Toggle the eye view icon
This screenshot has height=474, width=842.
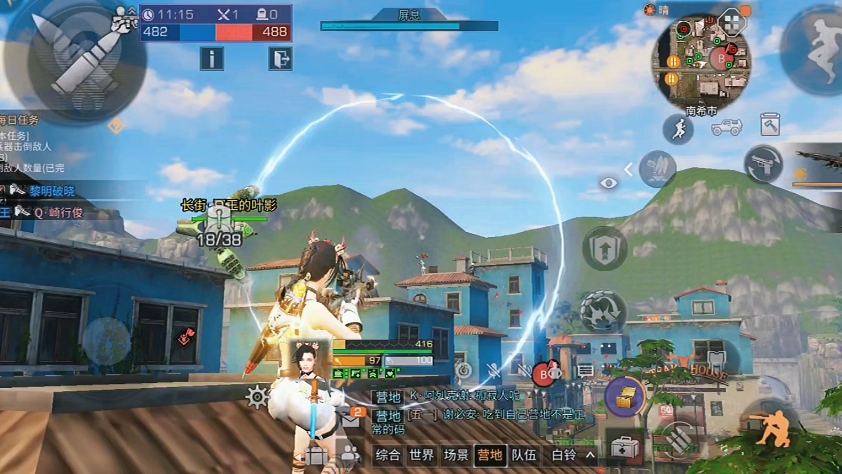[609, 183]
